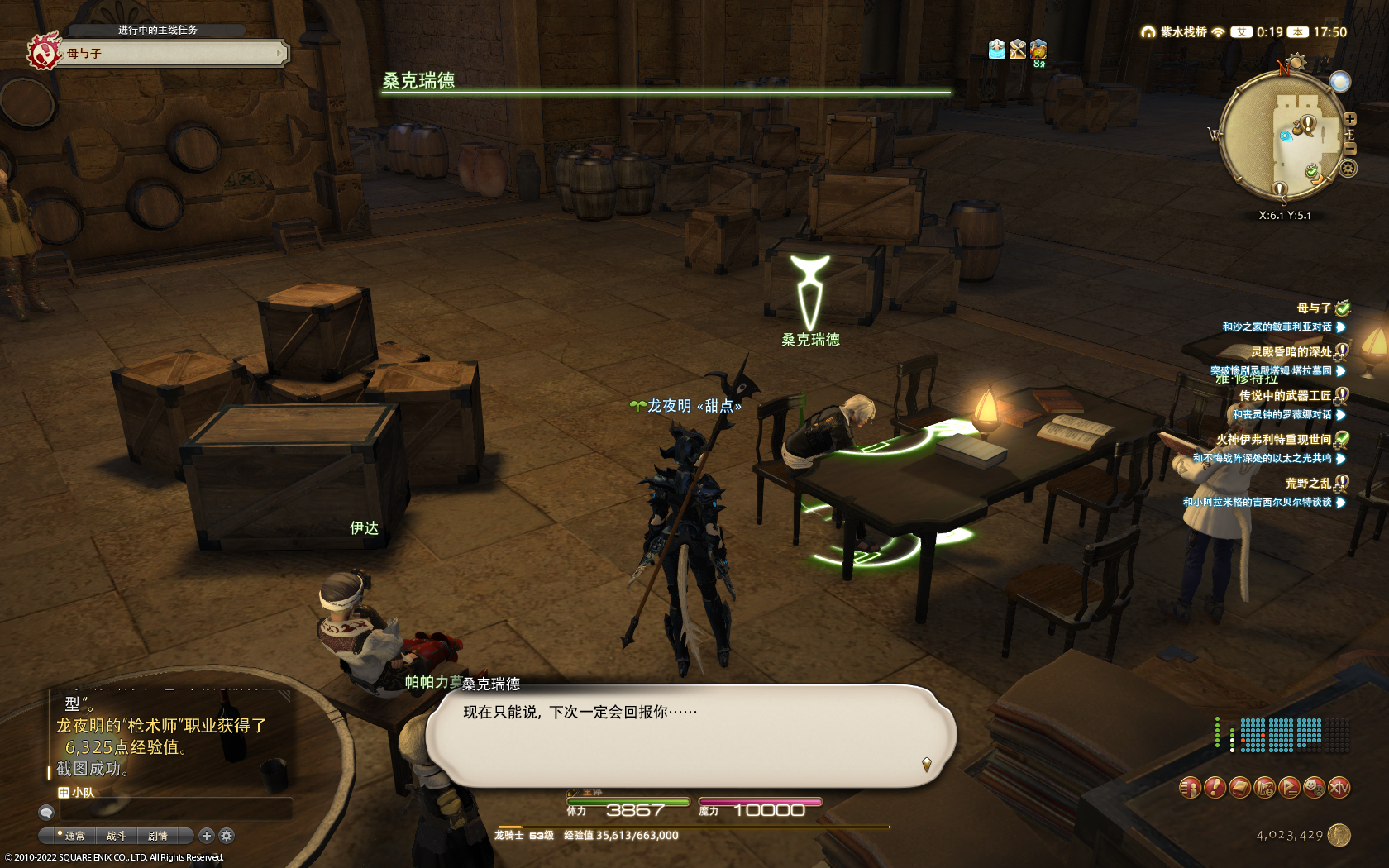Viewport: 1389px width, 868px height.
Task: Open the exclamation mark duty menu icon
Action: [1214, 788]
